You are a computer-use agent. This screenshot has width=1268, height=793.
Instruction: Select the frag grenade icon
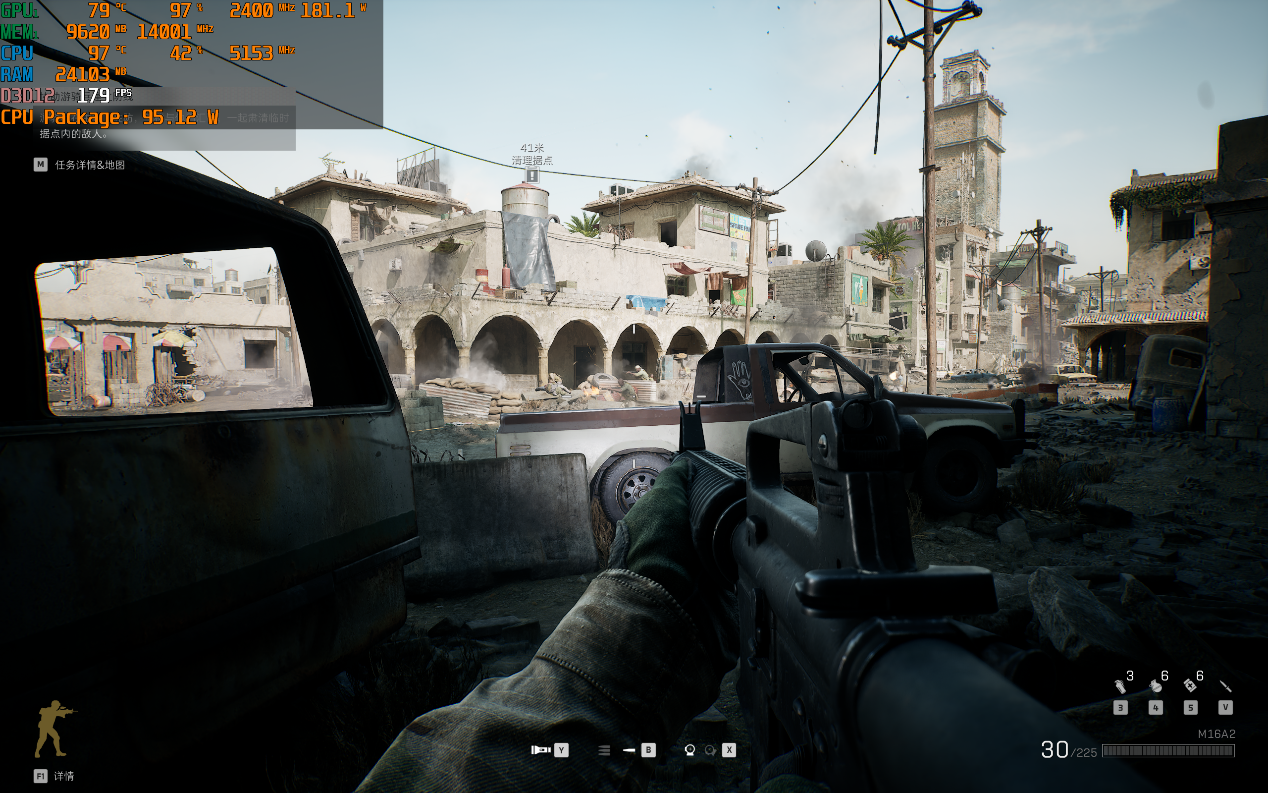click(1155, 686)
